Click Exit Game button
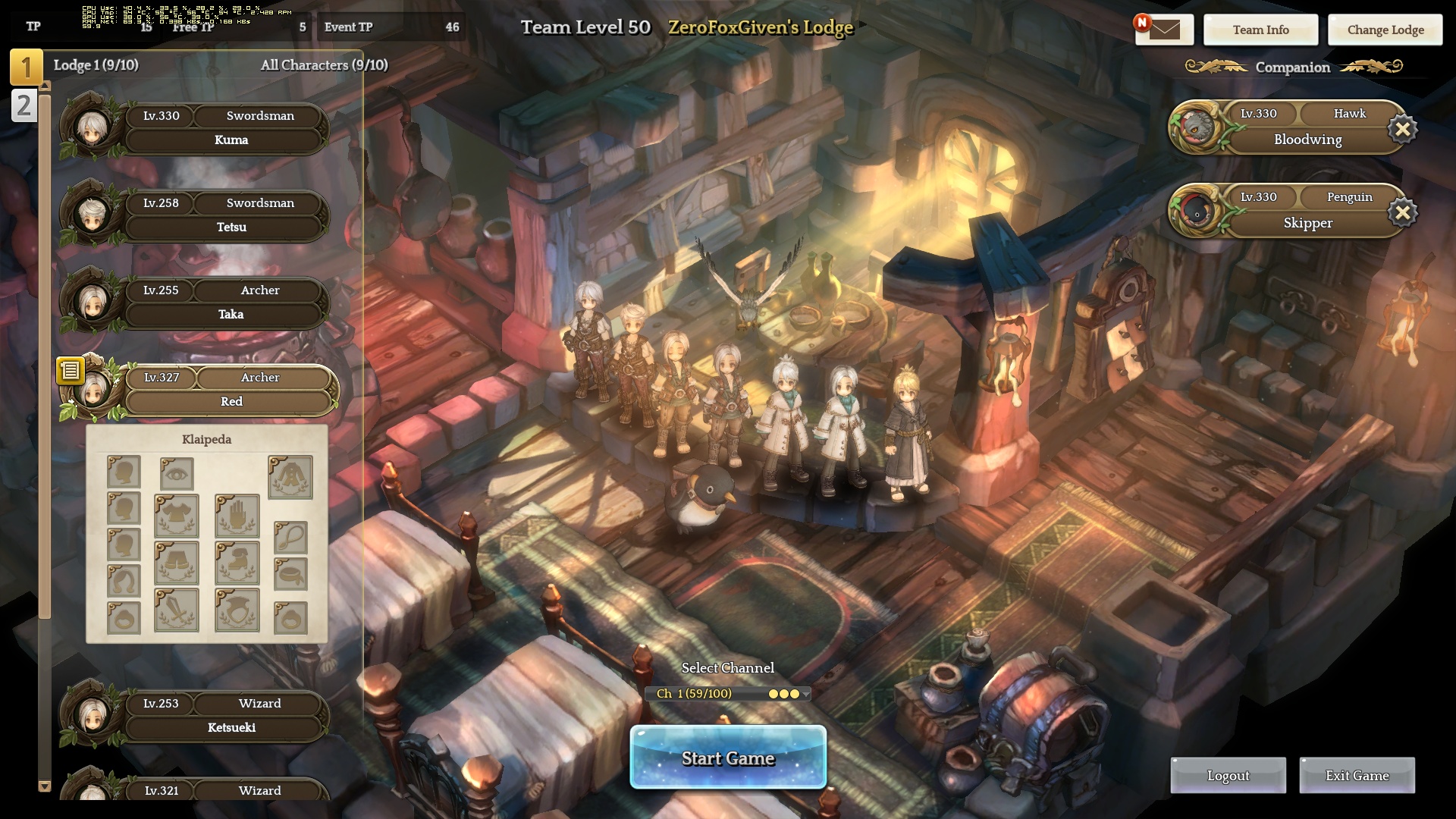The width and height of the screenshot is (1456, 819). 1357,775
